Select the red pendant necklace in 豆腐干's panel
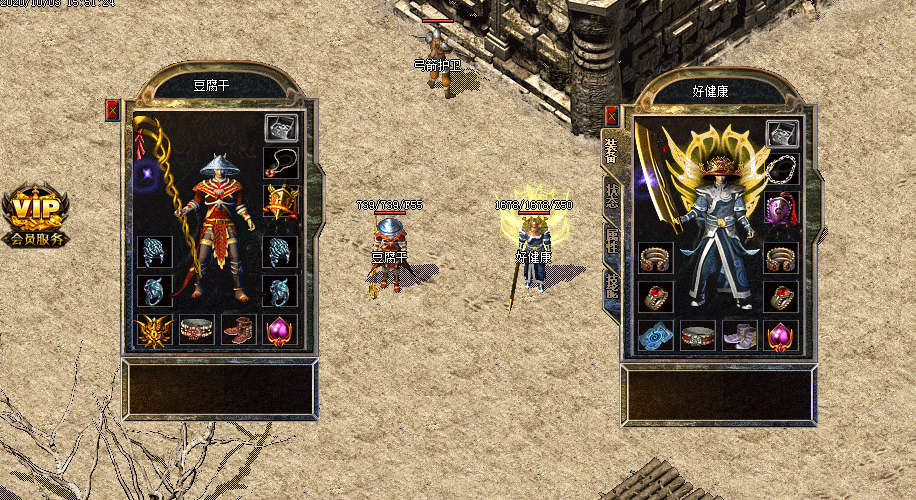 pos(280,163)
